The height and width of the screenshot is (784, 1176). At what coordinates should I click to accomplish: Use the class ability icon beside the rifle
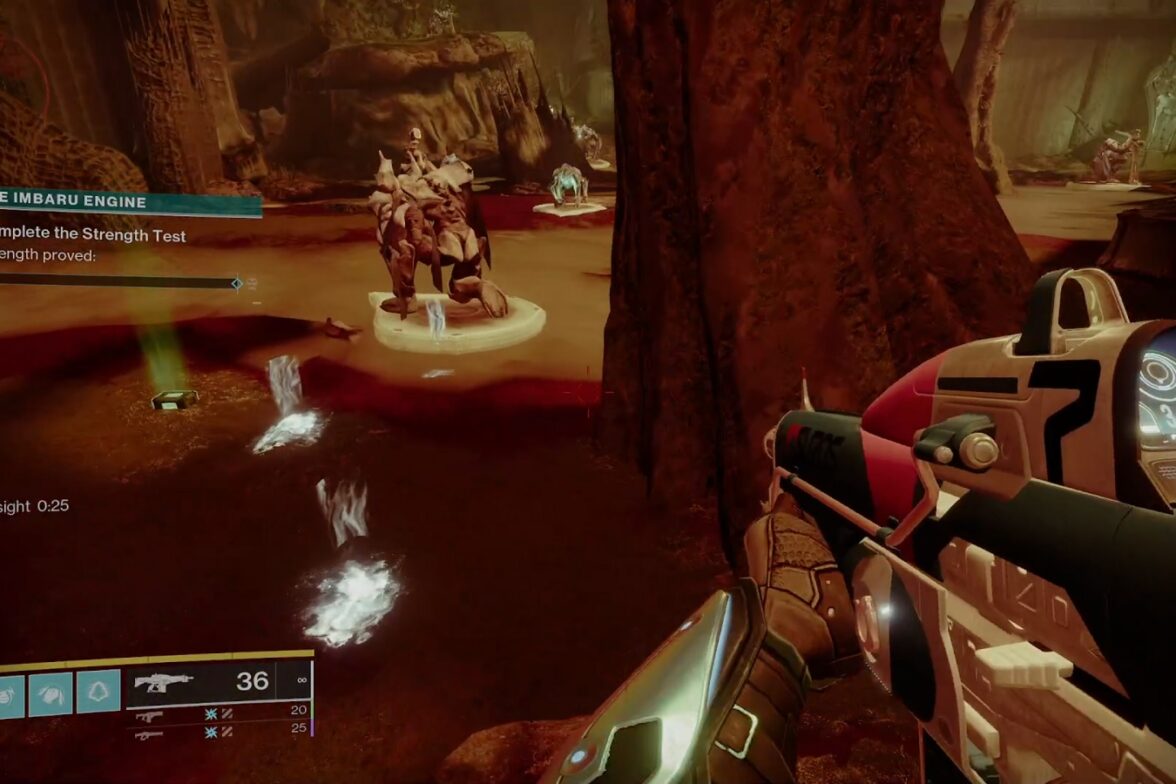coord(99,692)
